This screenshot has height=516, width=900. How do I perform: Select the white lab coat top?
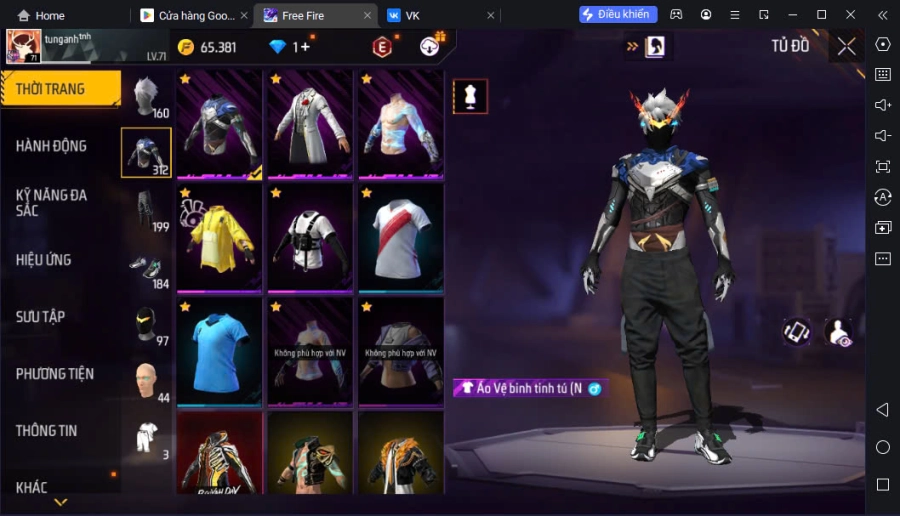309,124
